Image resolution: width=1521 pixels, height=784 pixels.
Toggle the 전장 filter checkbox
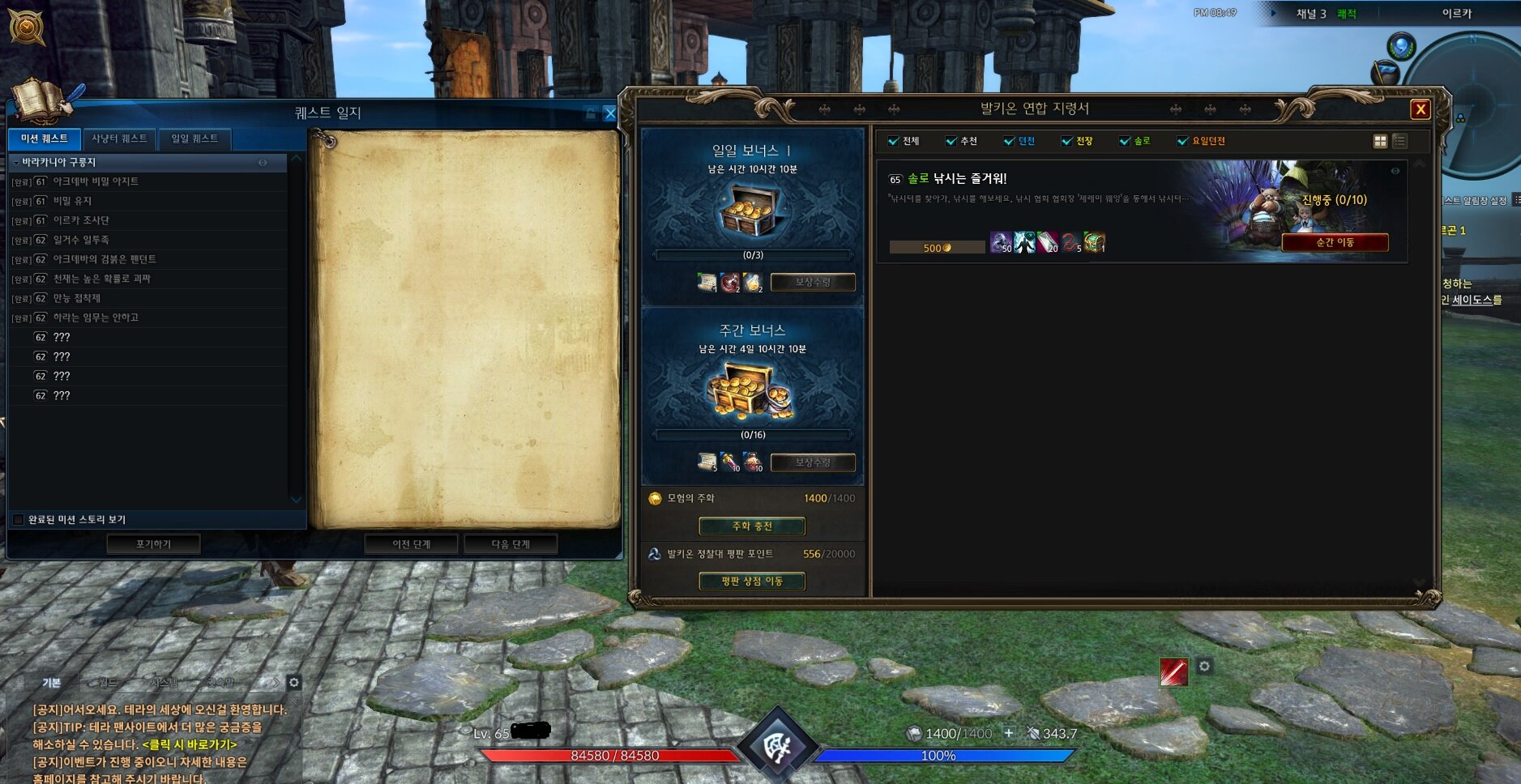coord(1067,141)
